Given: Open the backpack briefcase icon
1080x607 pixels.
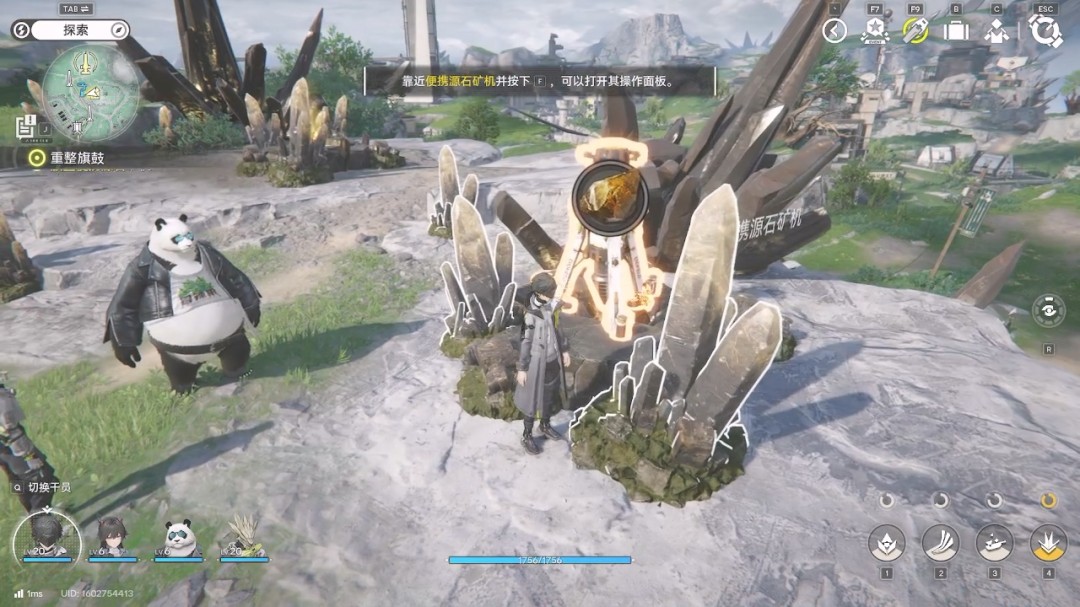Looking at the screenshot, I should point(956,31).
